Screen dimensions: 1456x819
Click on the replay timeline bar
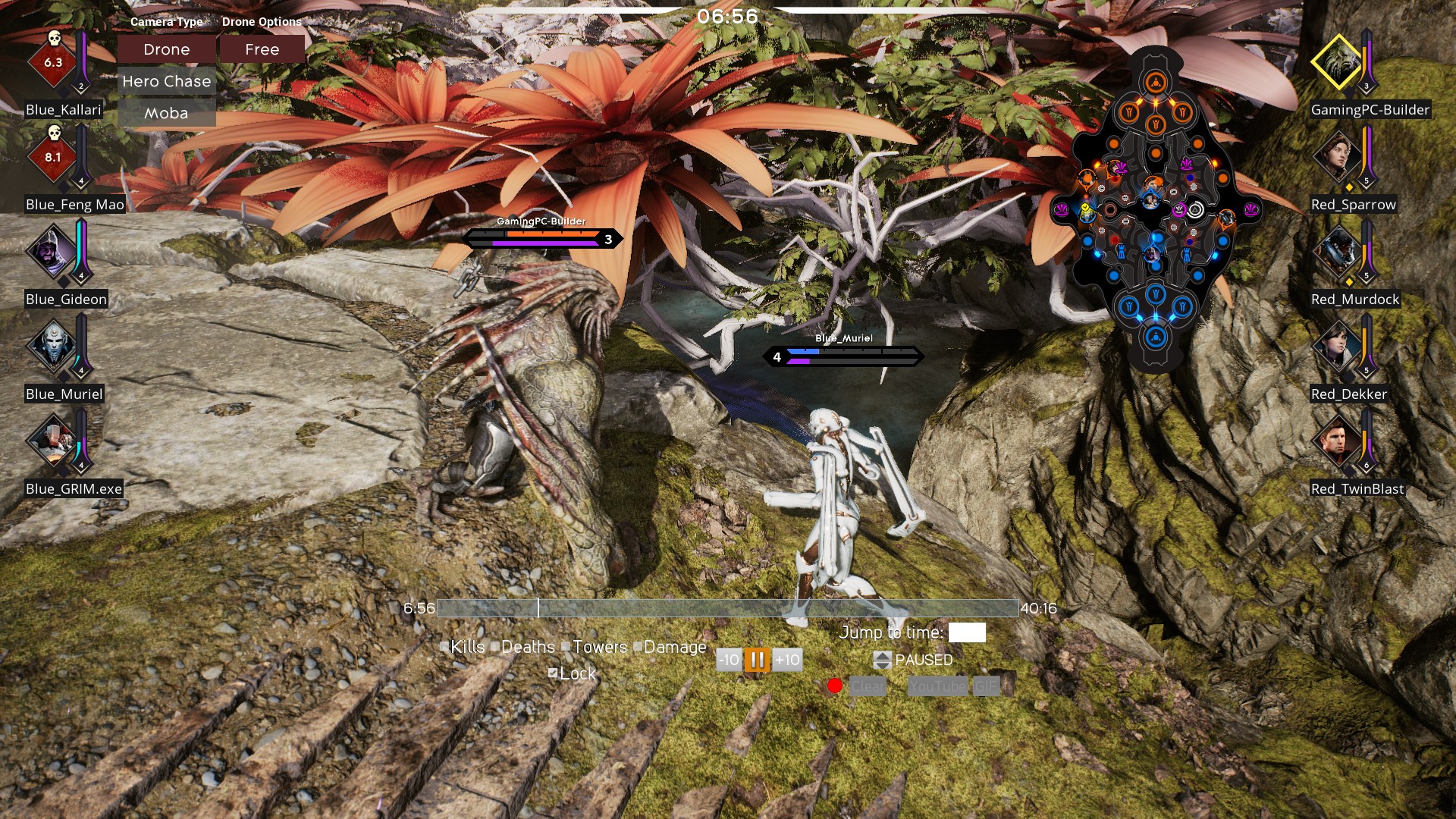[728, 608]
